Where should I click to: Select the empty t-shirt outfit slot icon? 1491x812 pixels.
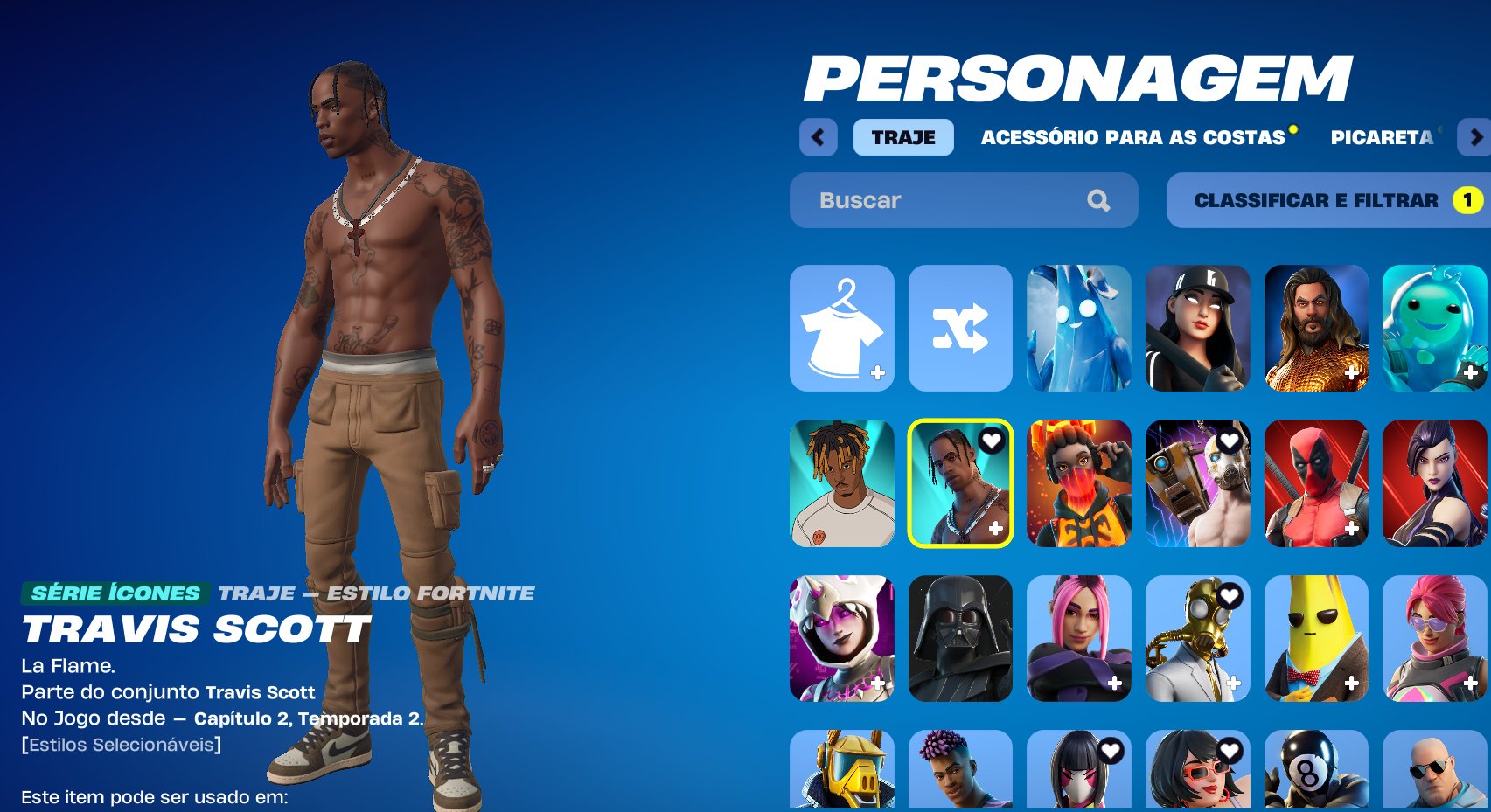pyautogui.click(x=841, y=327)
